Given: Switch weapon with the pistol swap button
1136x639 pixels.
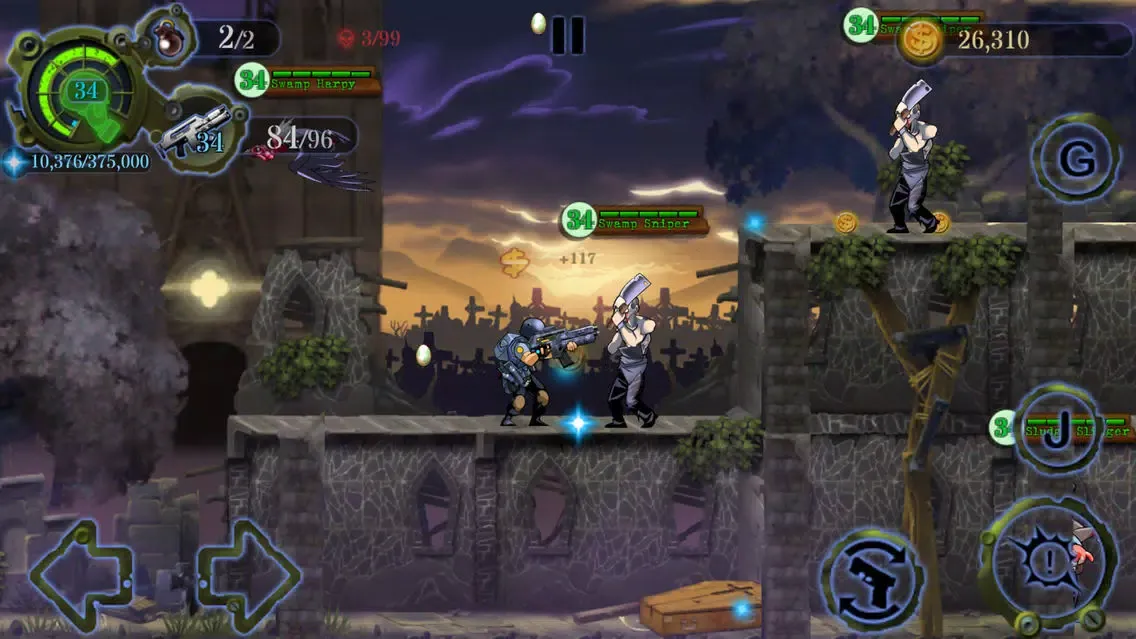Looking at the screenshot, I should click(x=870, y=581).
